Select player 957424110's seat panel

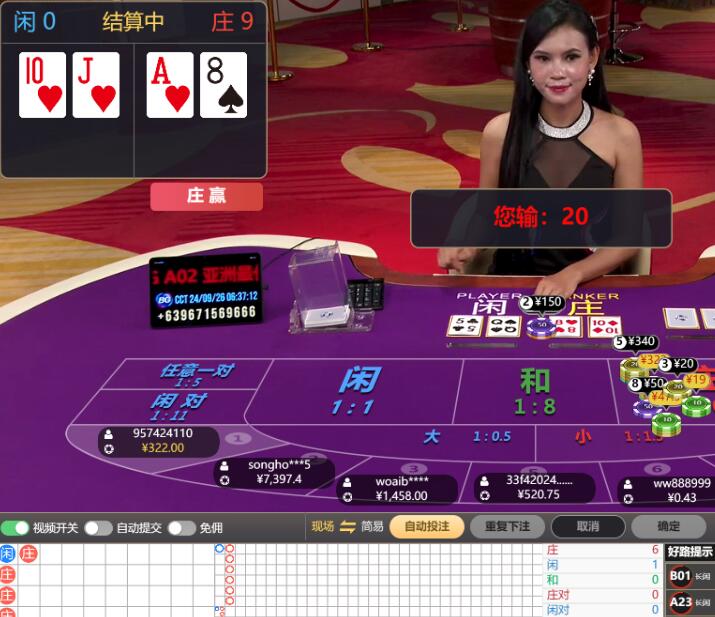tap(161, 441)
